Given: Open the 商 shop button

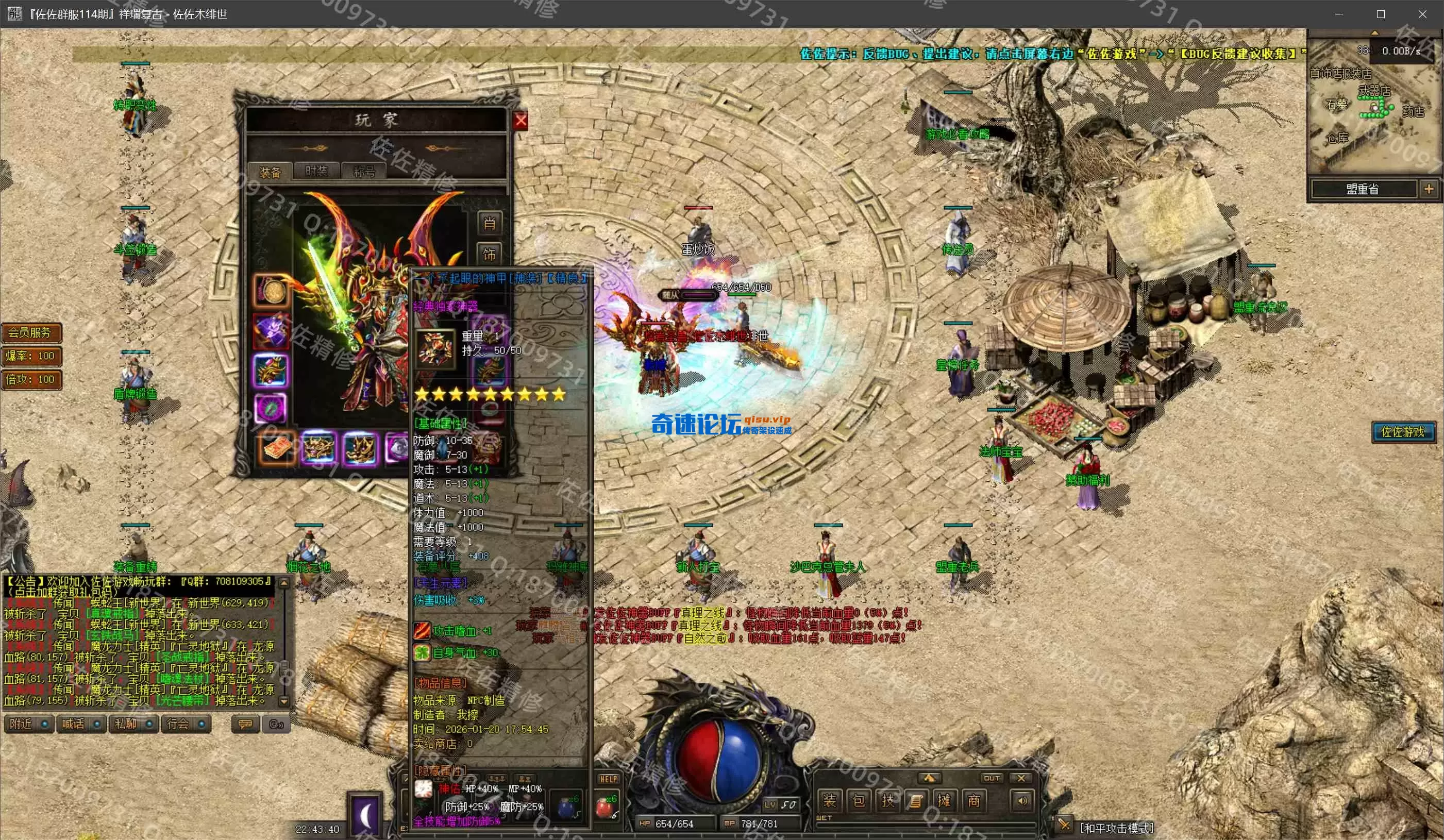Looking at the screenshot, I should pos(973,800).
